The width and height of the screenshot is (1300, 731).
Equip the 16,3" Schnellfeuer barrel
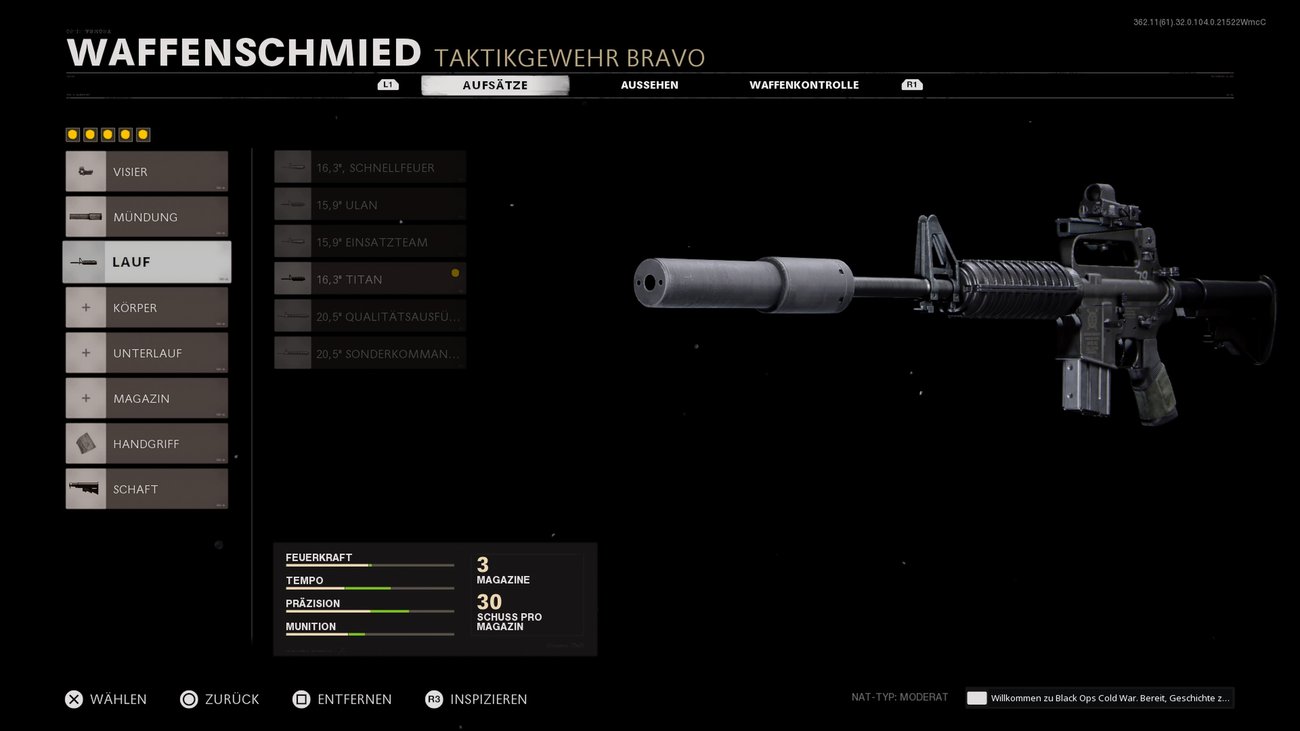(x=370, y=167)
